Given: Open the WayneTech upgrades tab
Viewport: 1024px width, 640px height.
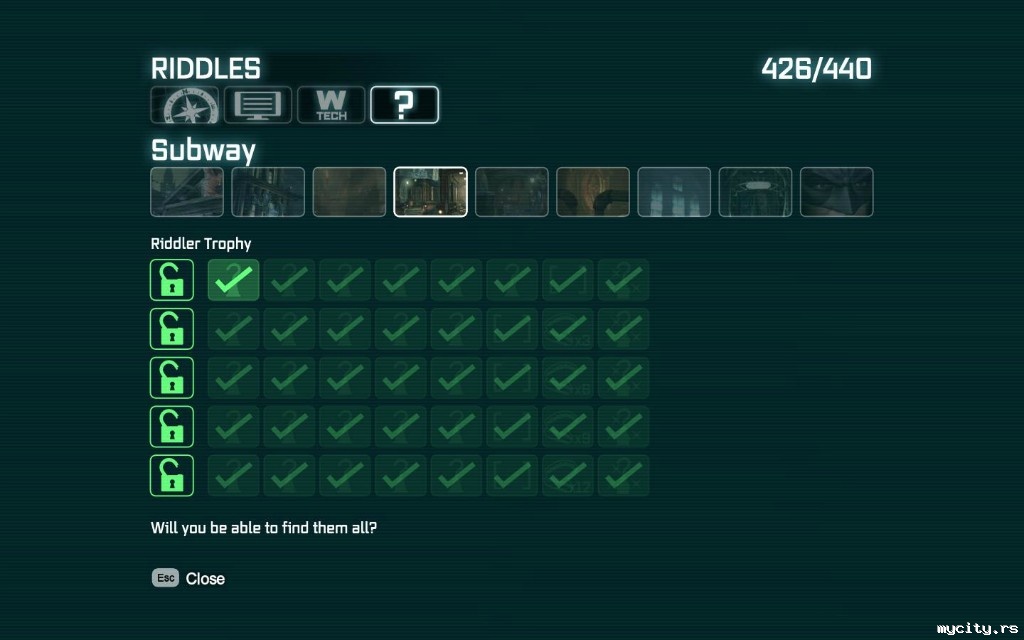Looking at the screenshot, I should tap(331, 105).
